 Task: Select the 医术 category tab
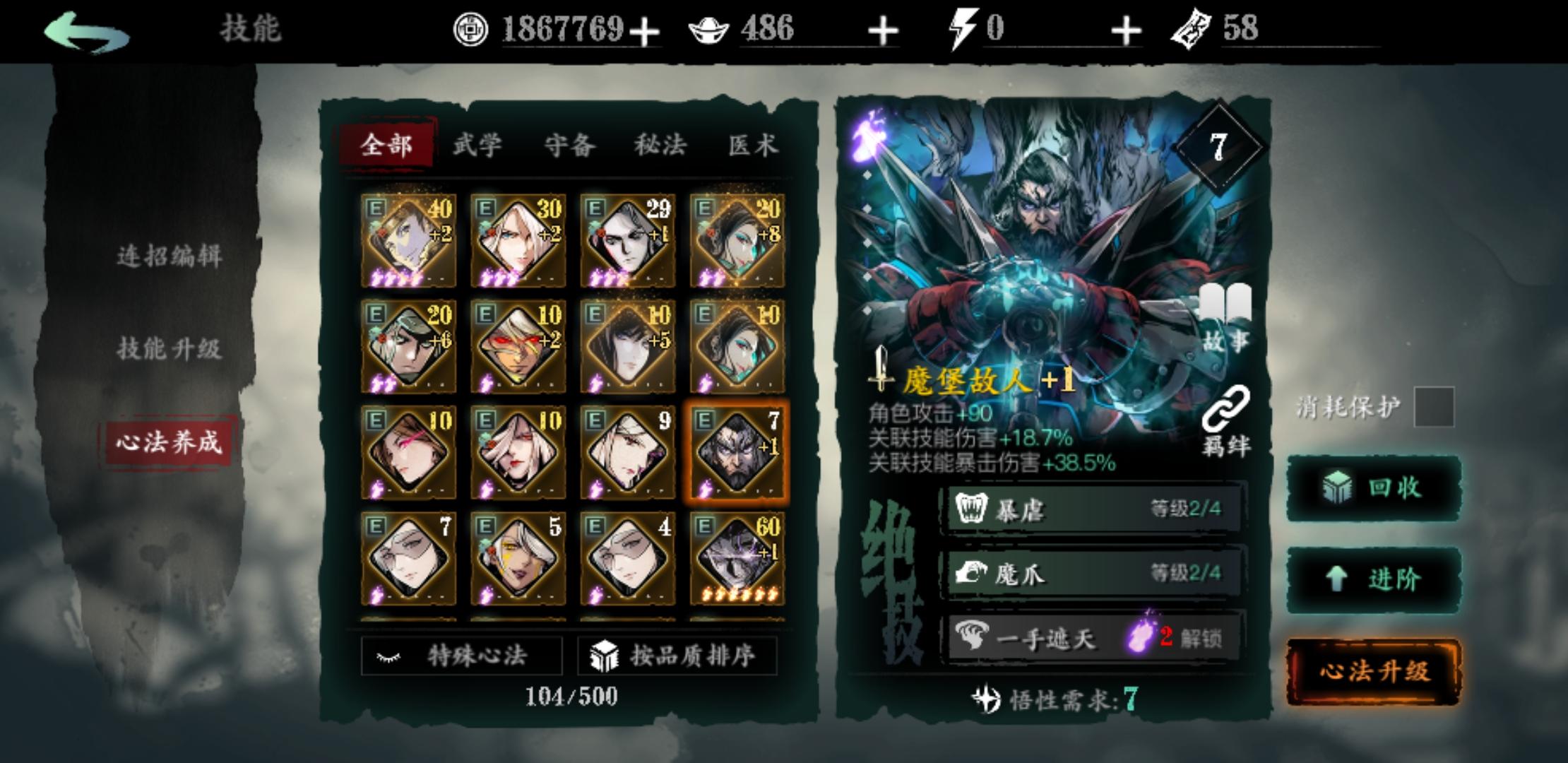click(x=754, y=145)
